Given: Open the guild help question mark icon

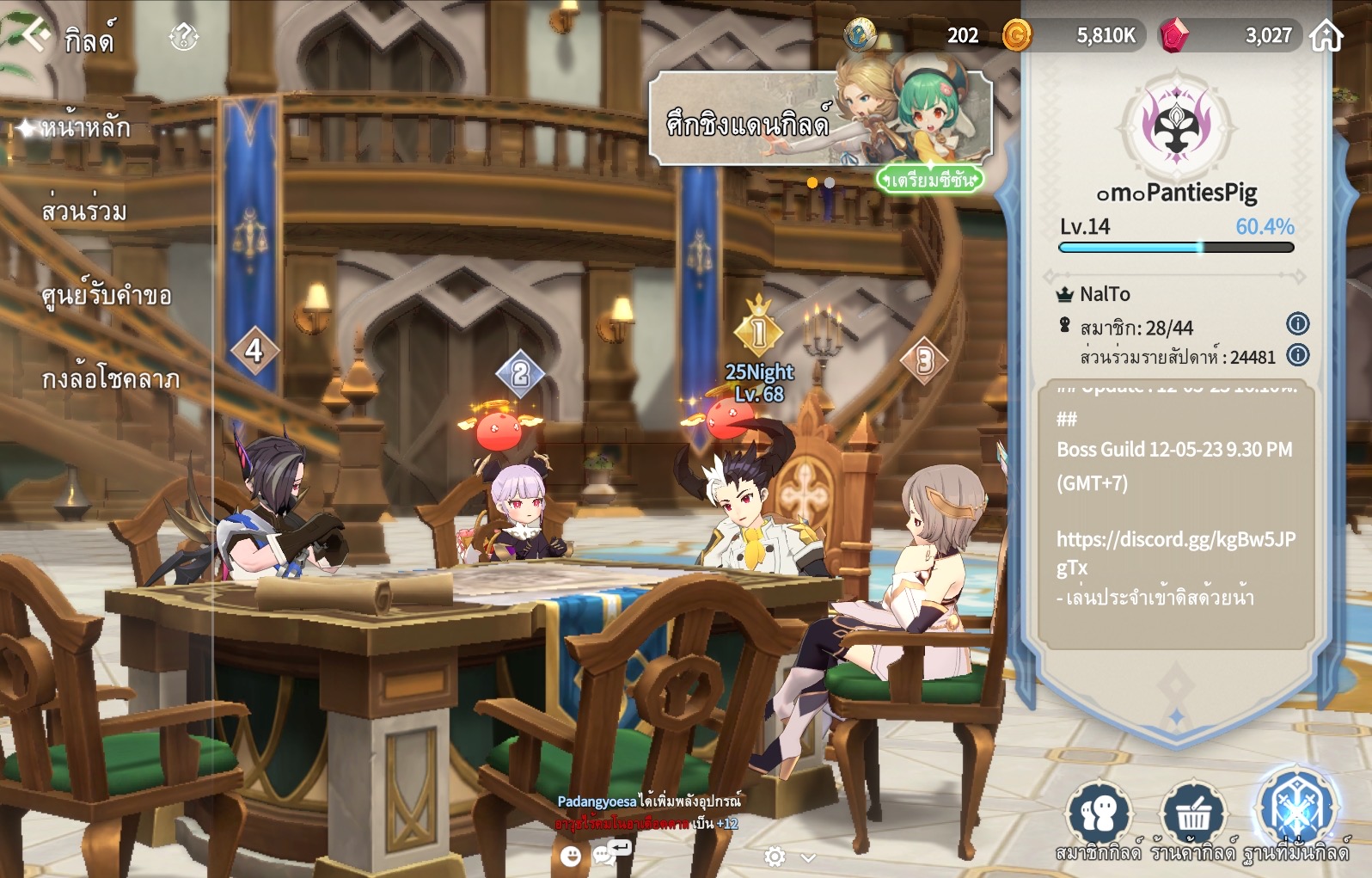Looking at the screenshot, I should [x=184, y=37].
